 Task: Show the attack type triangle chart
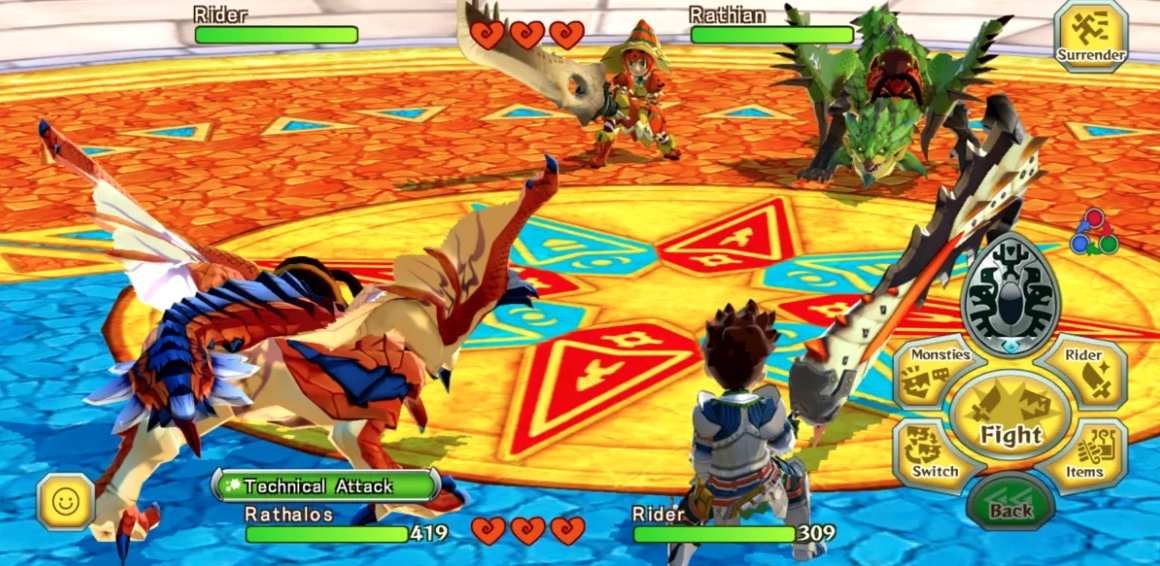(x=1093, y=232)
